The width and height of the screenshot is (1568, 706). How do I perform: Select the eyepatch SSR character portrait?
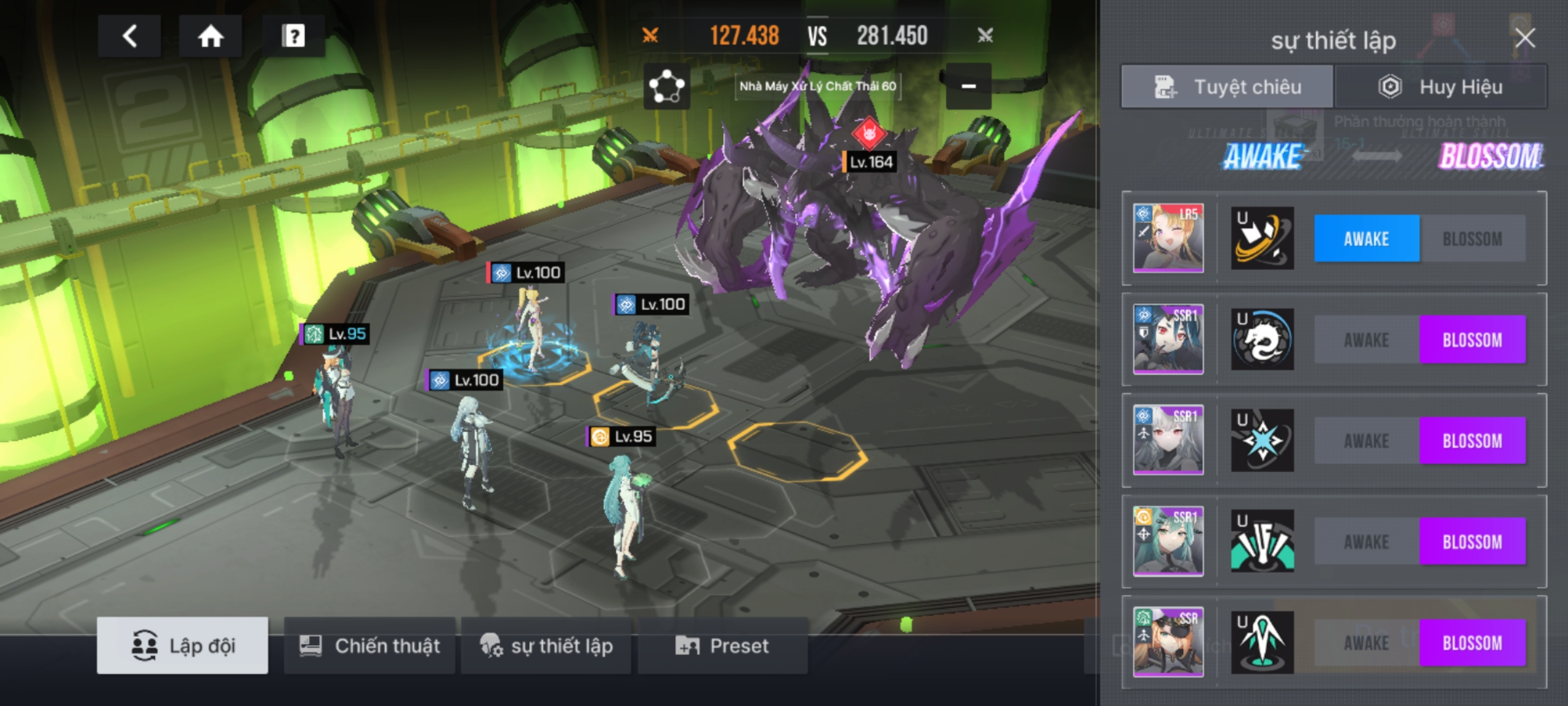pyautogui.click(x=1168, y=642)
